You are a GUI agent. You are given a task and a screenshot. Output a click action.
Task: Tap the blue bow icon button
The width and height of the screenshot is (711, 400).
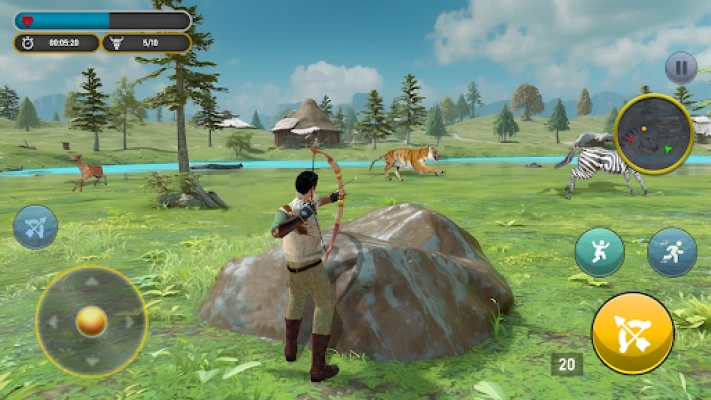pyautogui.click(x=35, y=227)
